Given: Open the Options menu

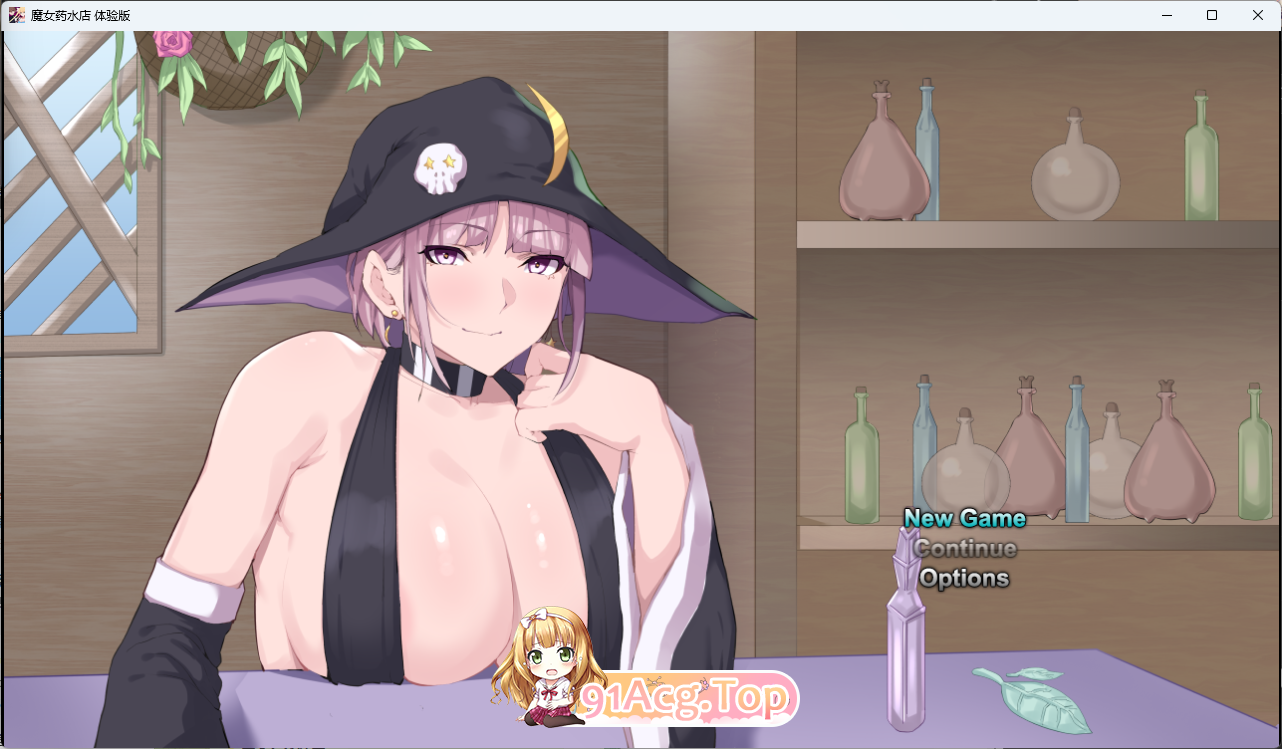Looking at the screenshot, I should tap(963, 578).
